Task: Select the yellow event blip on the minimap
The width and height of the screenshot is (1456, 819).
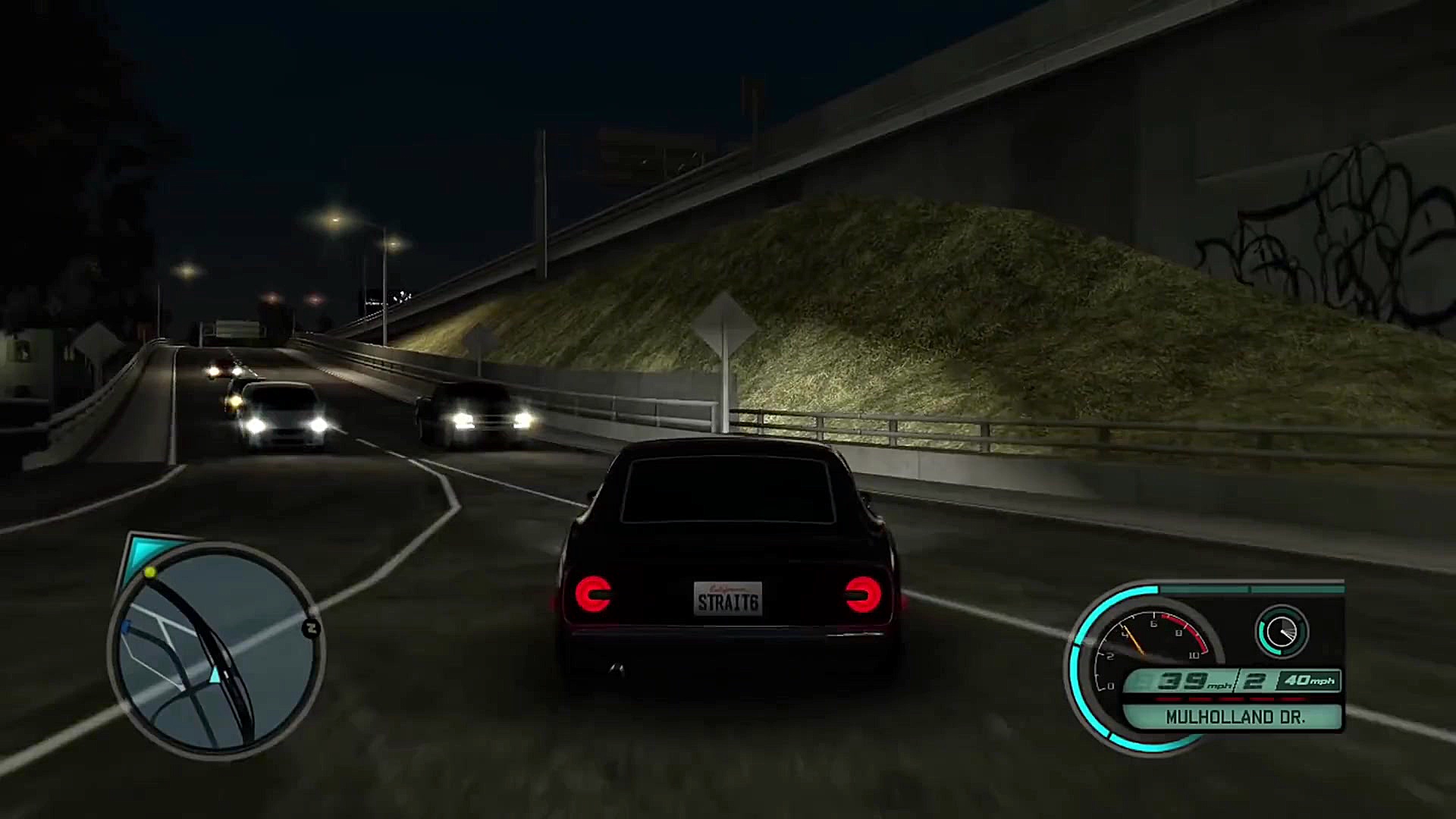Action: click(149, 574)
